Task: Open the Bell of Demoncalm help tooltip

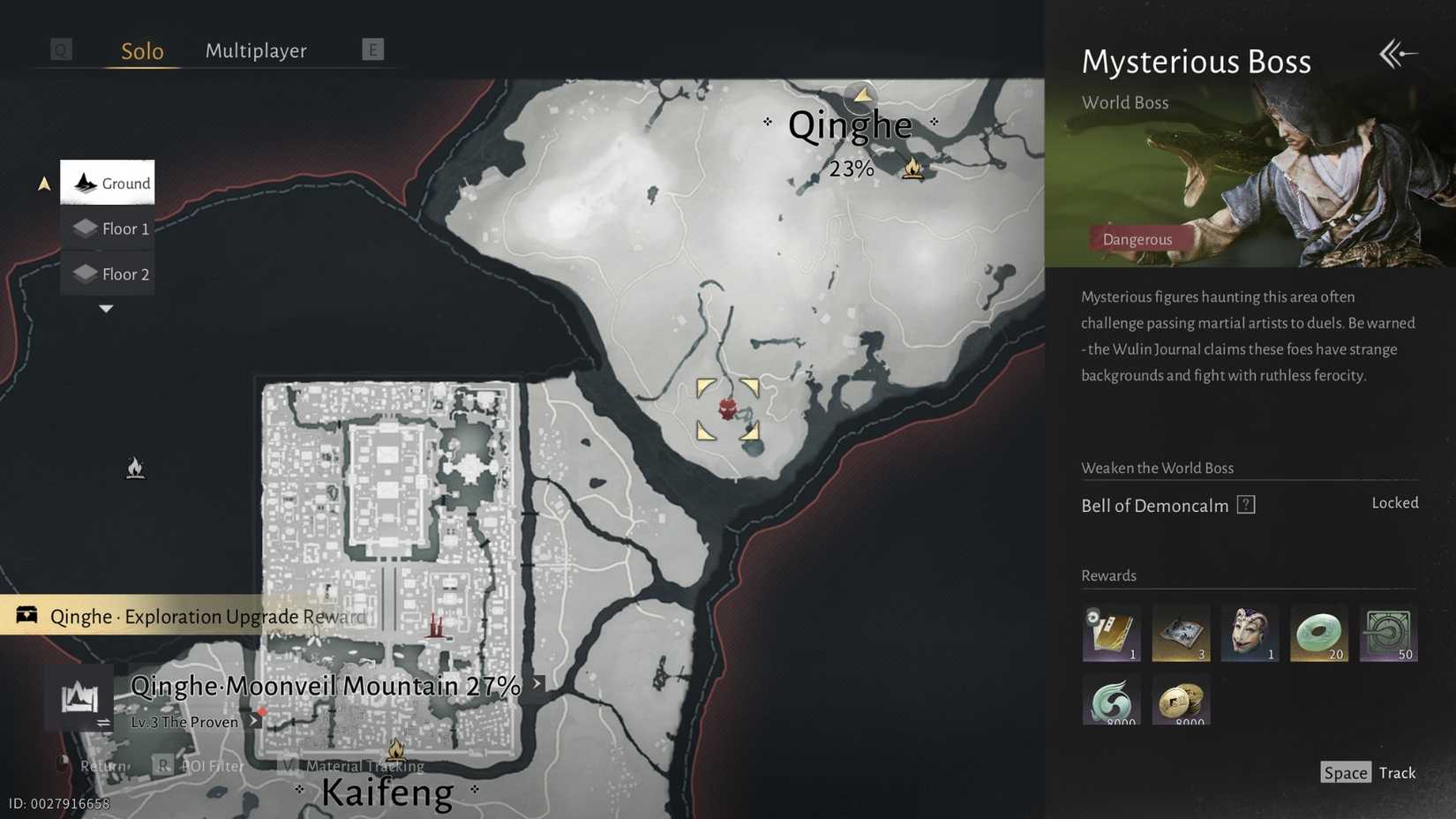Action: (1247, 505)
